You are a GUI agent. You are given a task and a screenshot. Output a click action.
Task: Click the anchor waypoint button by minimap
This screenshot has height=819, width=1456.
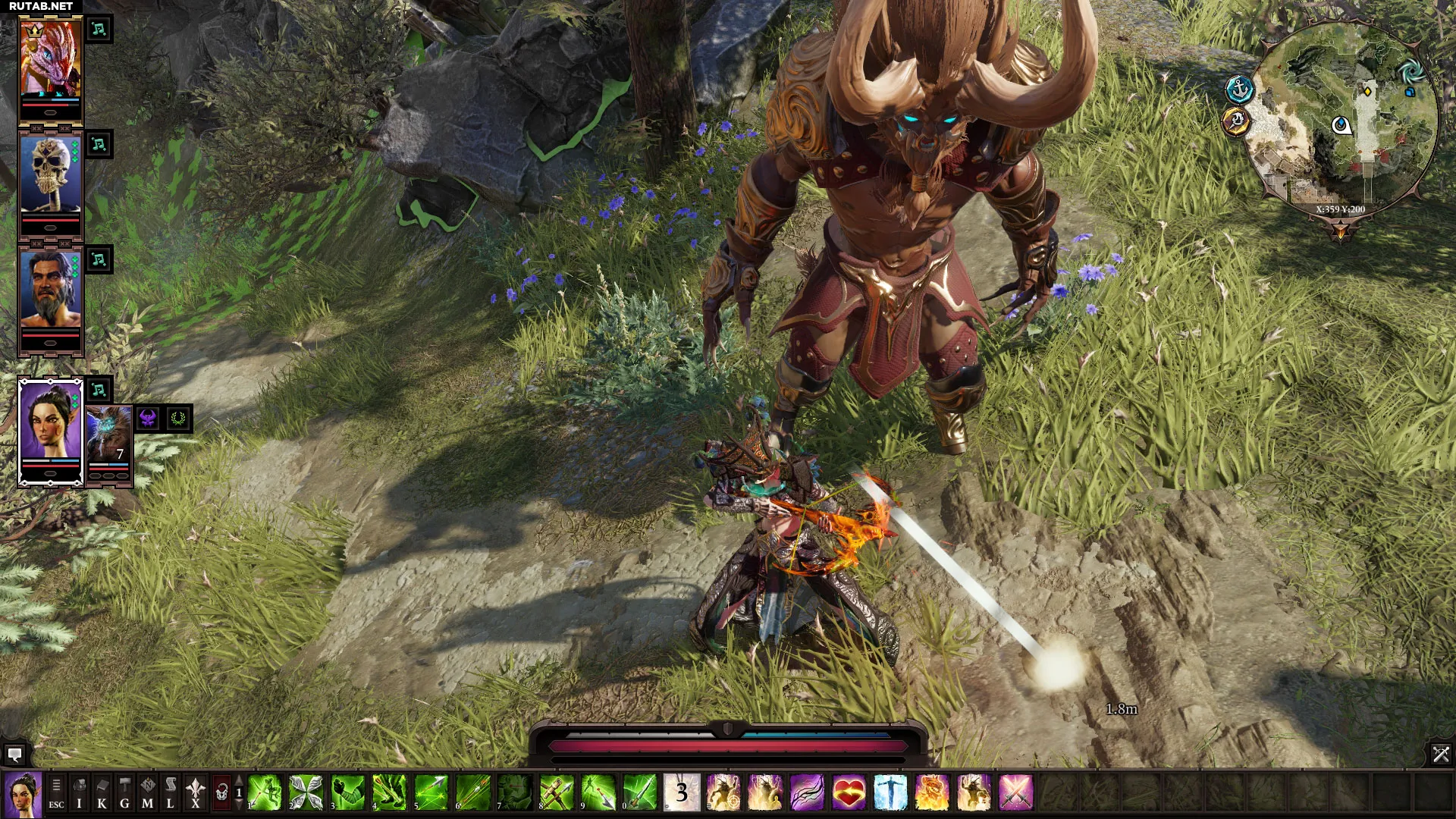(x=1240, y=89)
